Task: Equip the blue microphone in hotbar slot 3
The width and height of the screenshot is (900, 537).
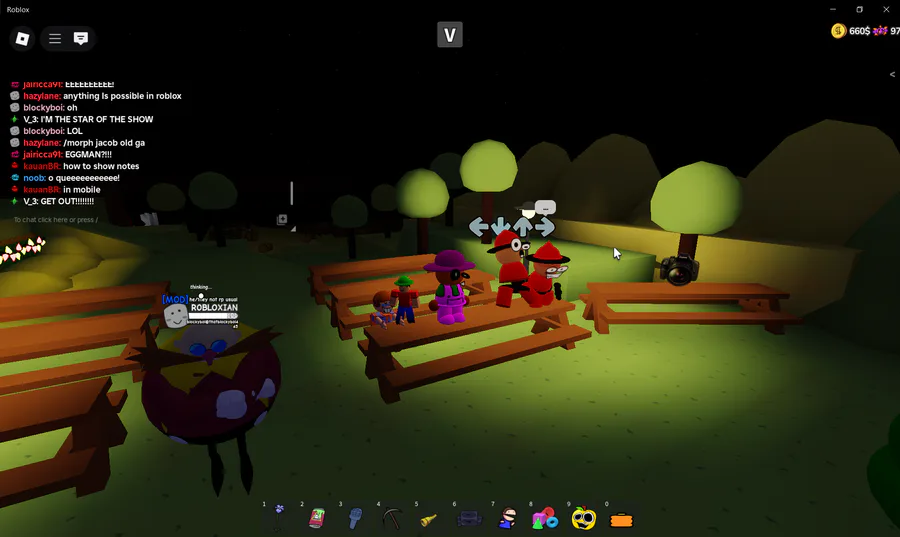Action: click(355, 518)
